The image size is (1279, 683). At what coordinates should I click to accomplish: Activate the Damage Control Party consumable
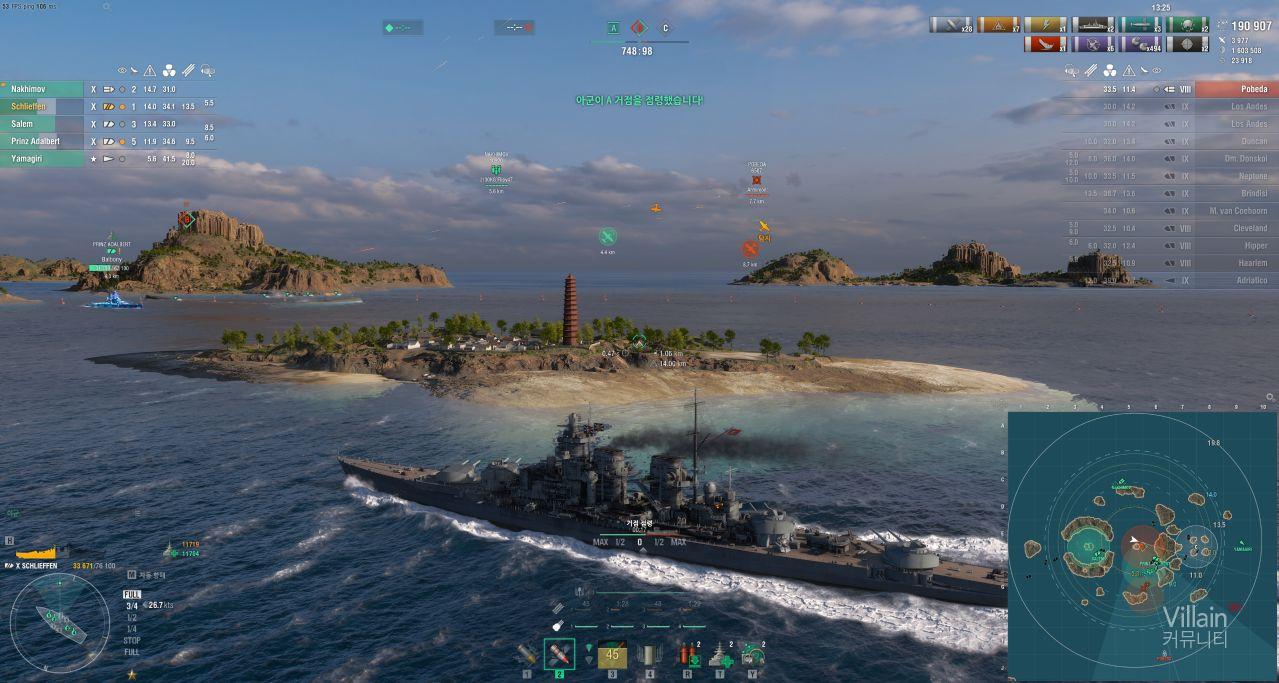pyautogui.click(x=688, y=655)
